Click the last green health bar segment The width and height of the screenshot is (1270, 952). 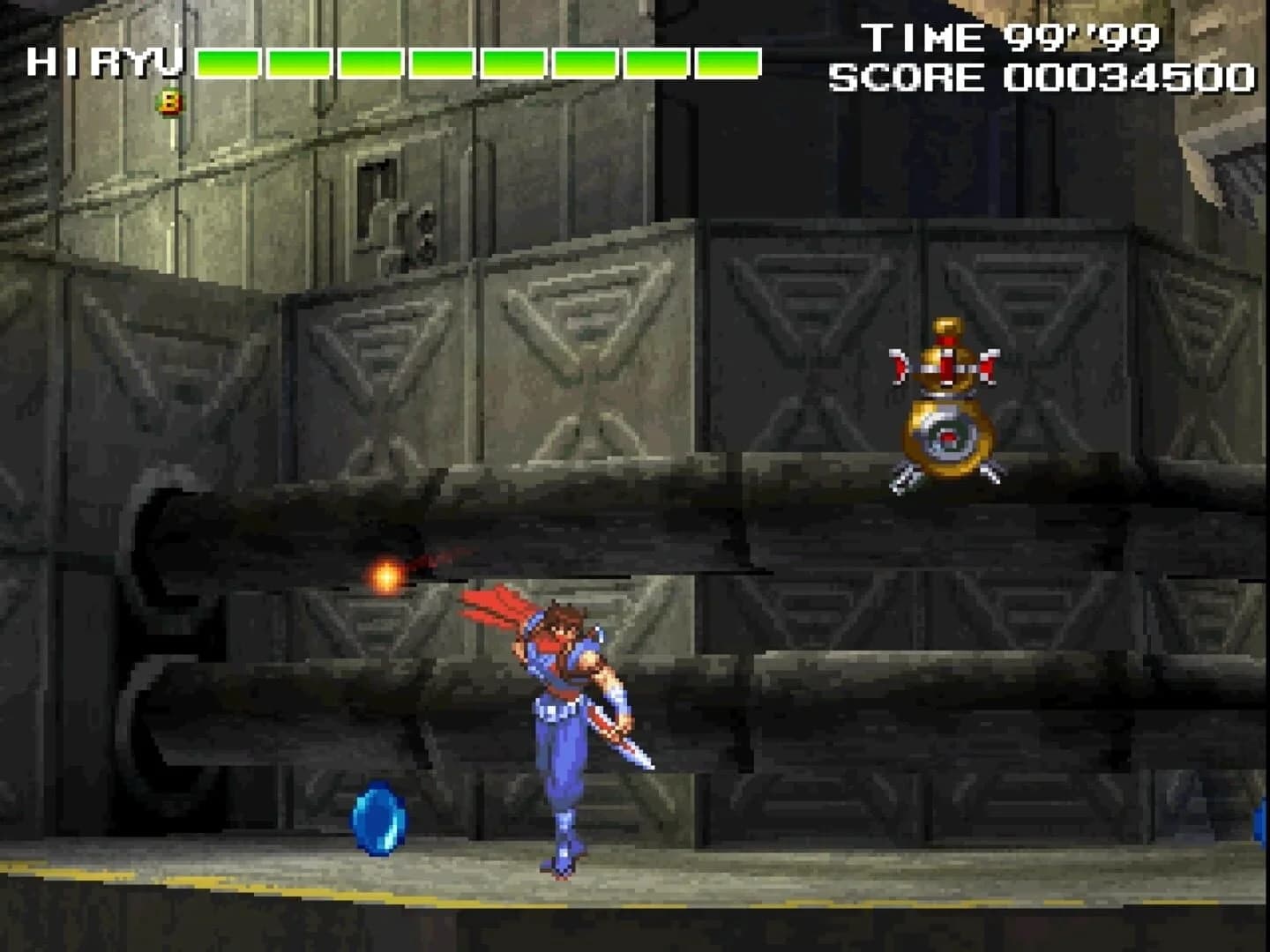click(x=725, y=63)
